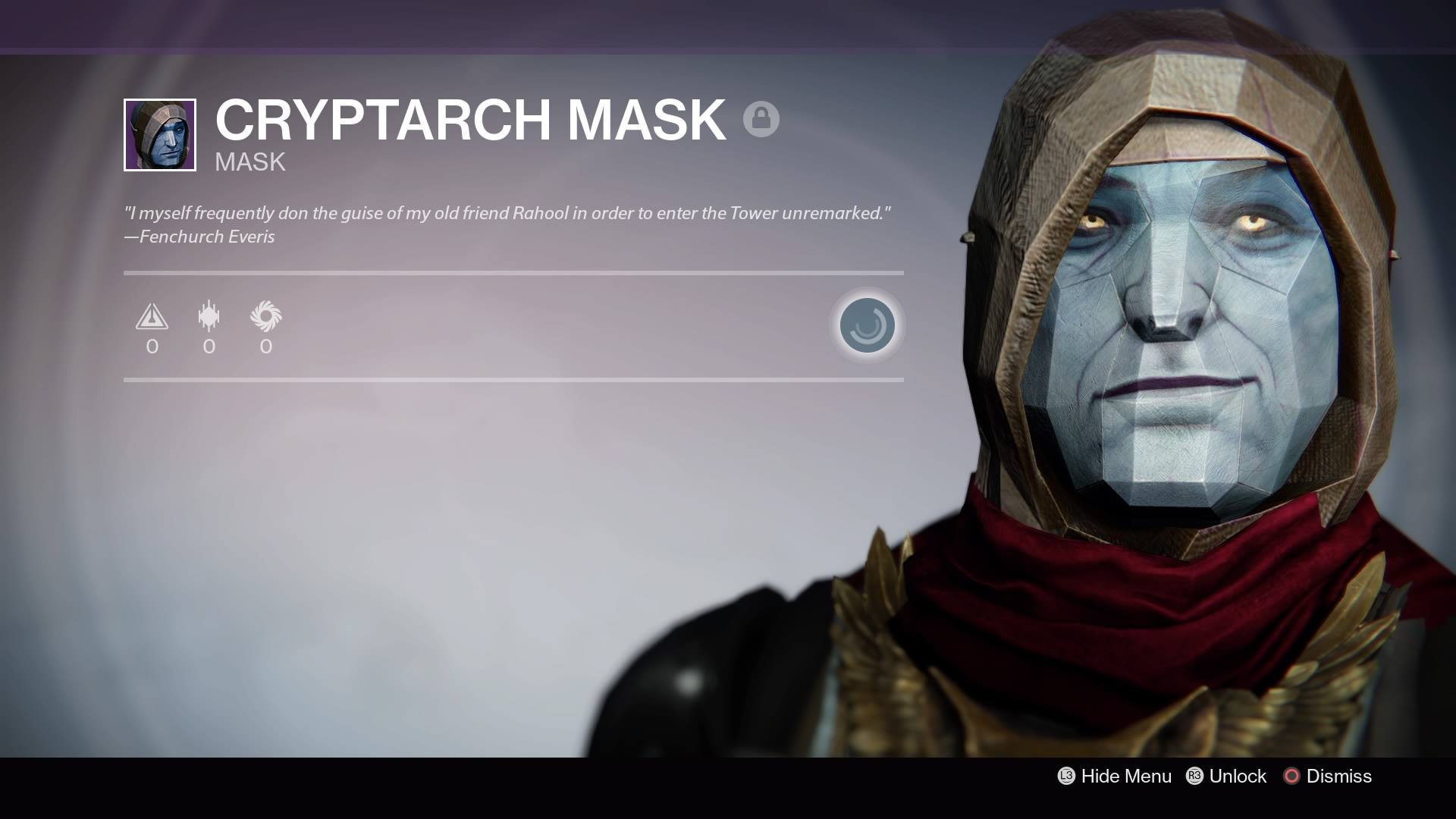Select the spiky Discipline stat icon
Screen dimensions: 1456x819
click(209, 316)
